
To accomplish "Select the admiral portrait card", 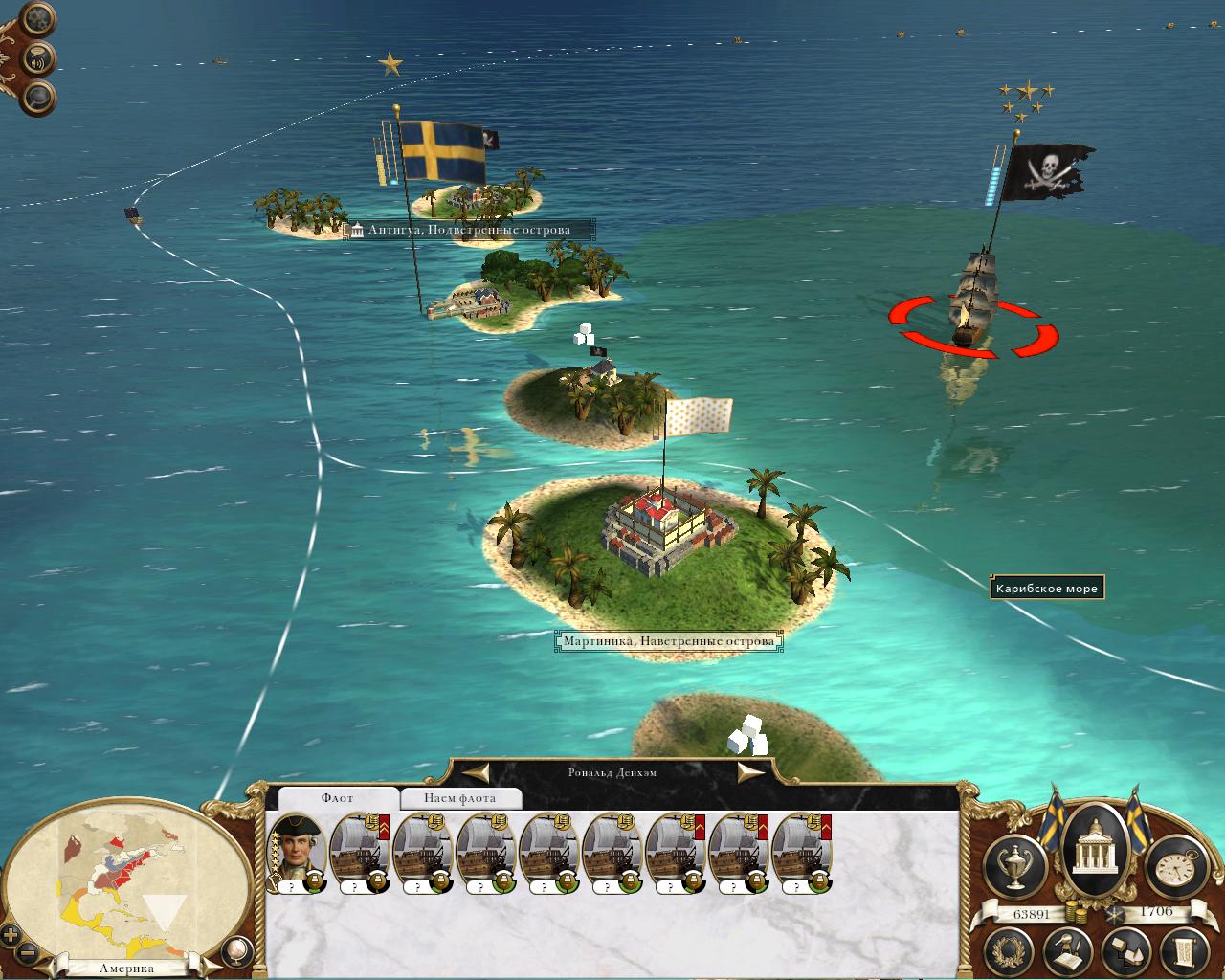I will point(297,852).
